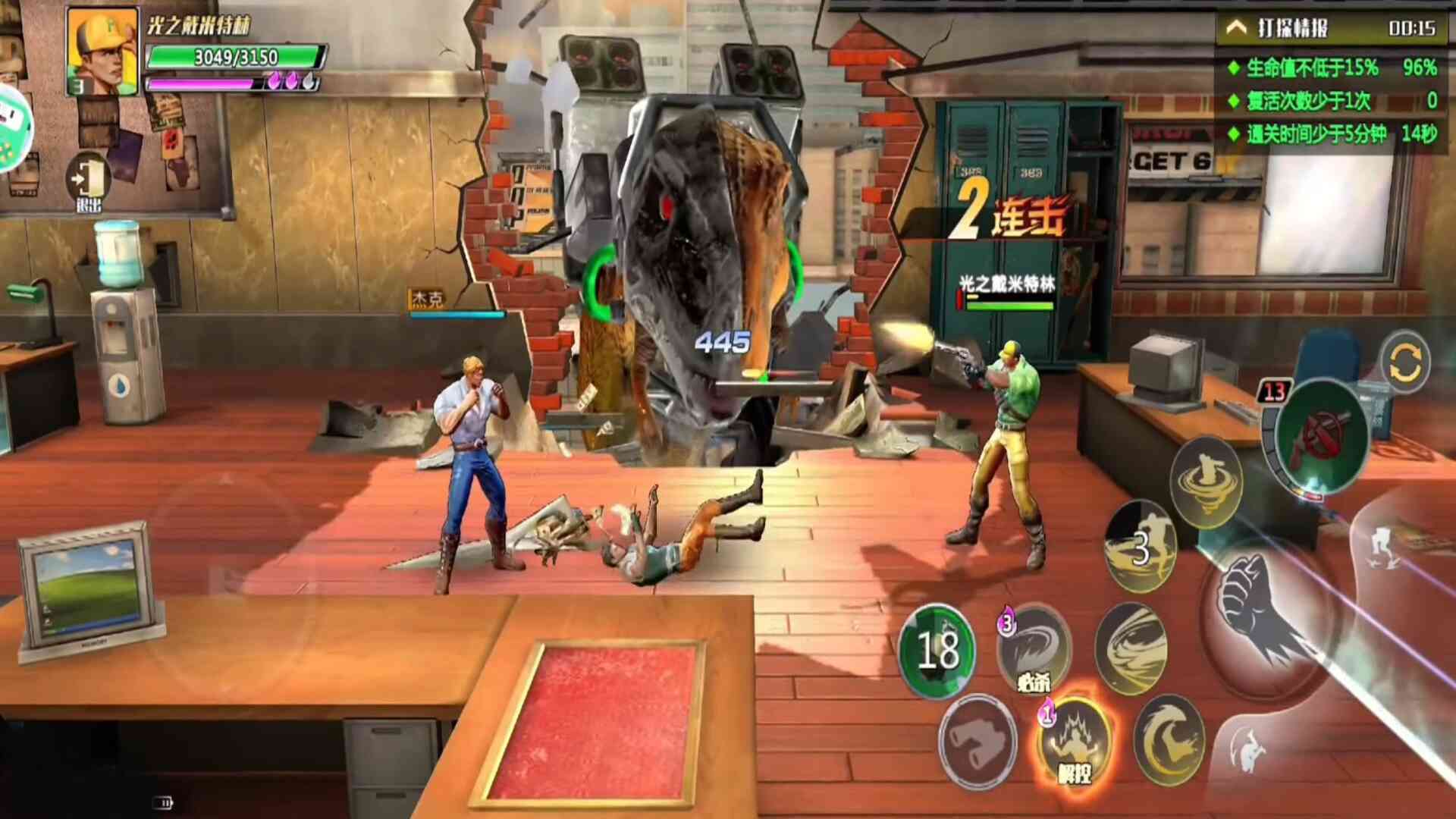Tap the 退出 exit door button
Screen dimensions: 1456x819
click(89, 182)
